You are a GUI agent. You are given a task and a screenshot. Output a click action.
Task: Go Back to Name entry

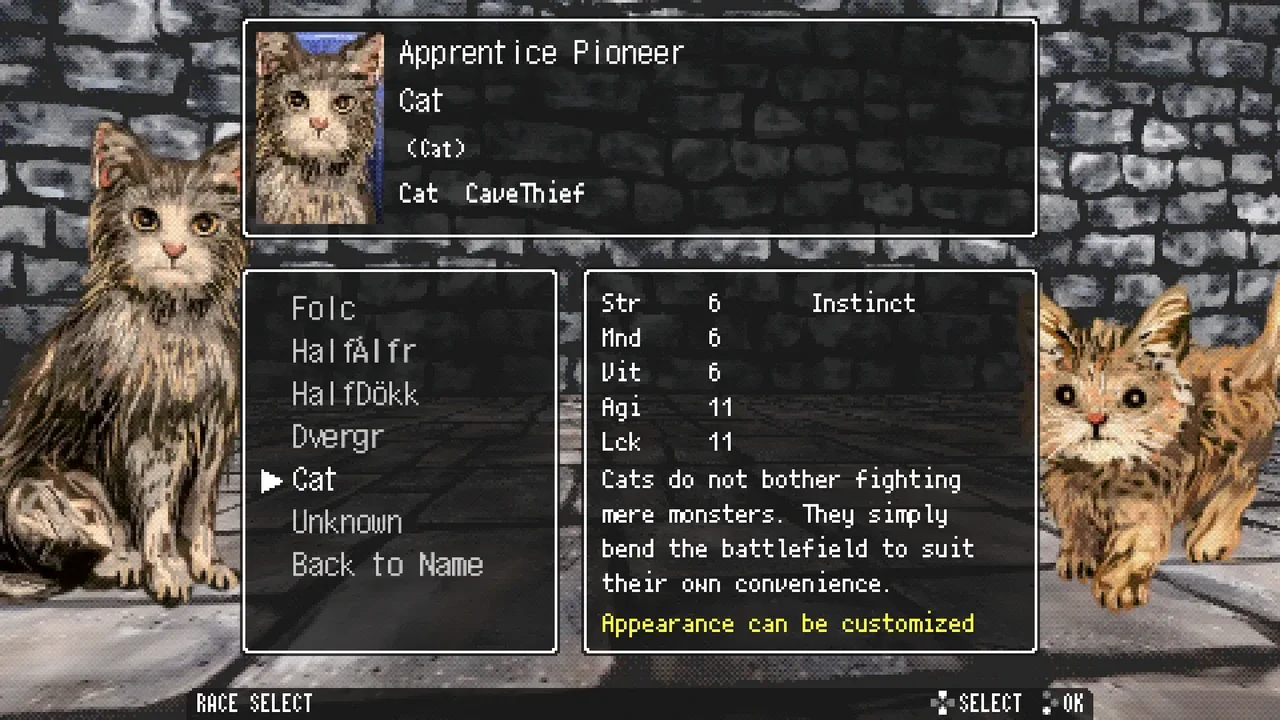pos(387,566)
